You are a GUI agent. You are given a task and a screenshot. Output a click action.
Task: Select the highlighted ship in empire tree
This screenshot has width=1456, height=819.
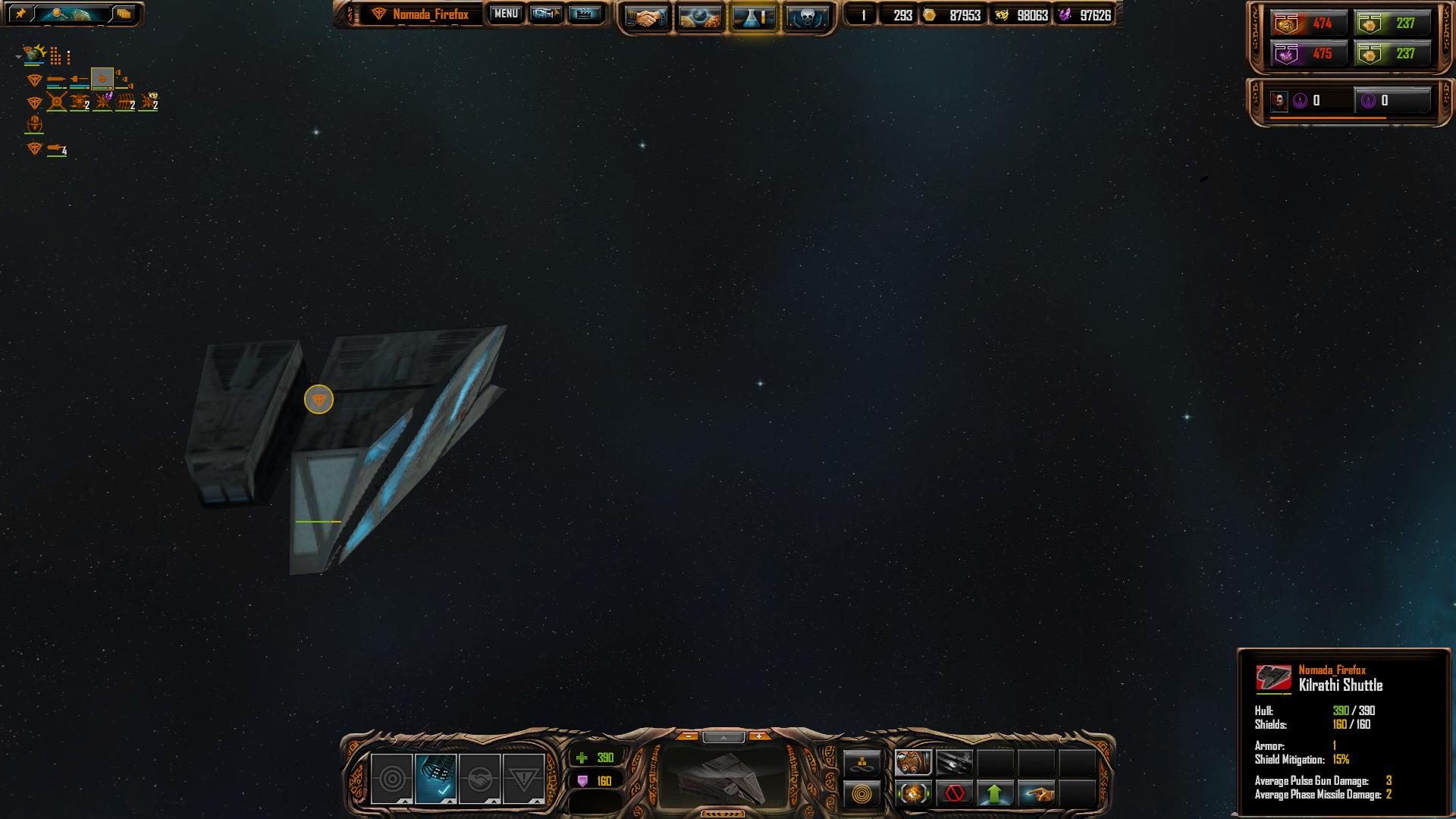[x=102, y=78]
